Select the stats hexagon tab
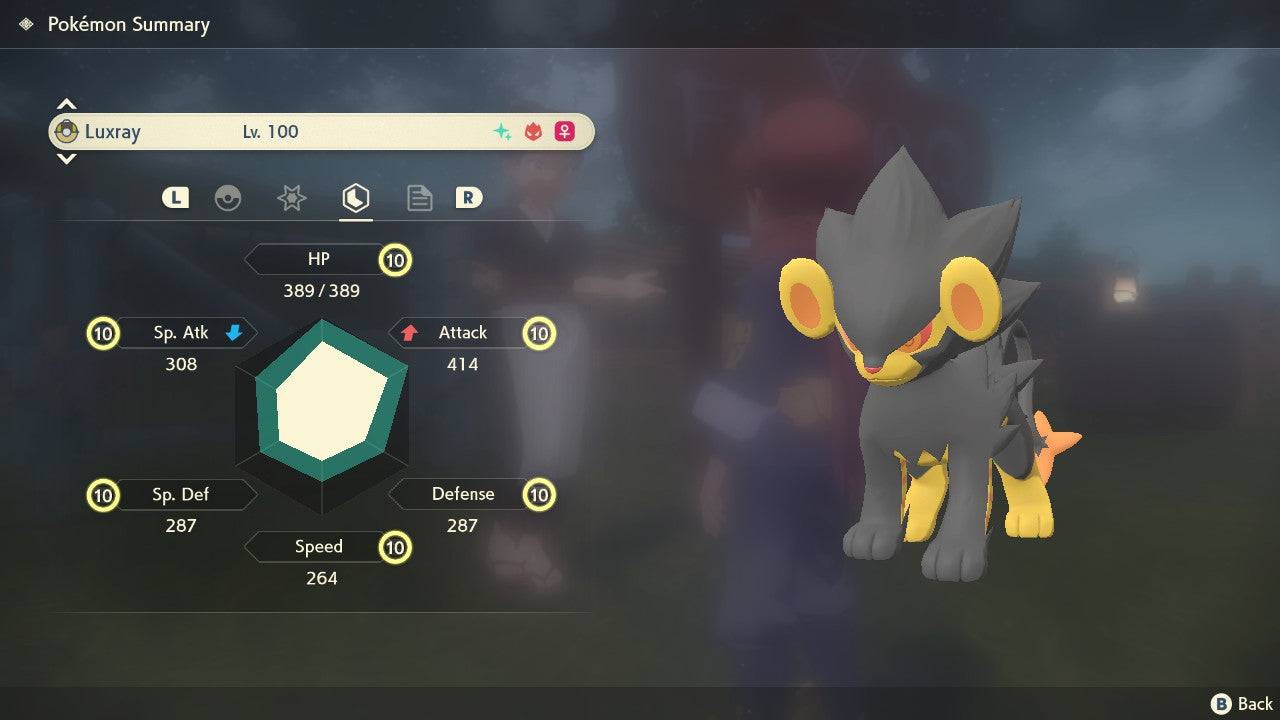Screen dimensions: 1280x720 pos(355,198)
